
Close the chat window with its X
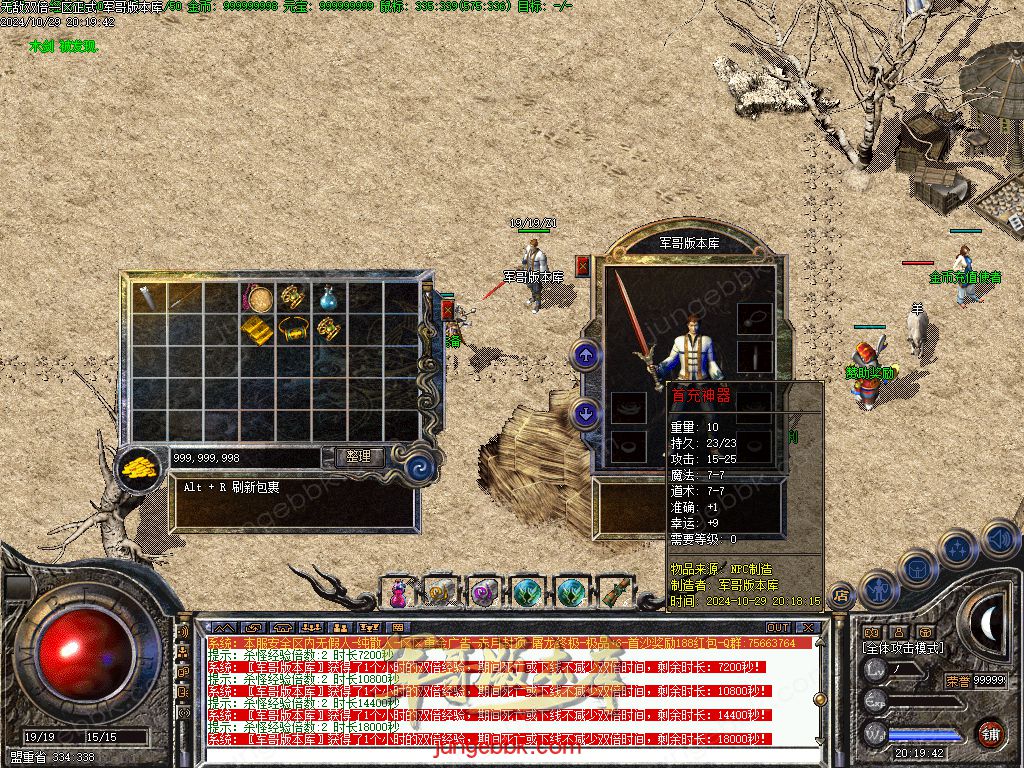pos(808,628)
